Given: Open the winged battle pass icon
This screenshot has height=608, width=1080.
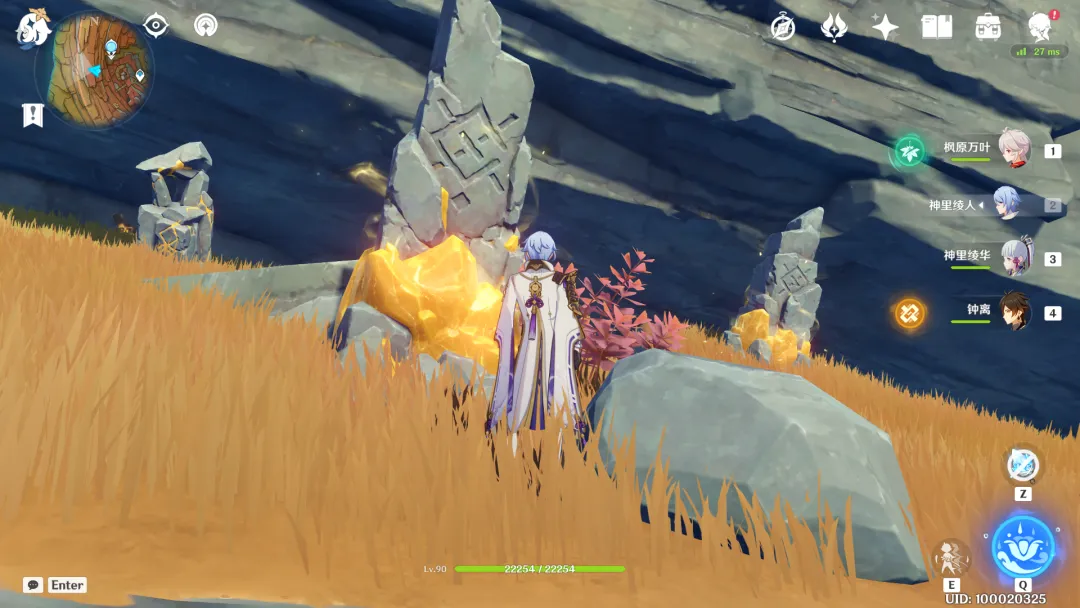Looking at the screenshot, I should pyautogui.click(x=834, y=27).
